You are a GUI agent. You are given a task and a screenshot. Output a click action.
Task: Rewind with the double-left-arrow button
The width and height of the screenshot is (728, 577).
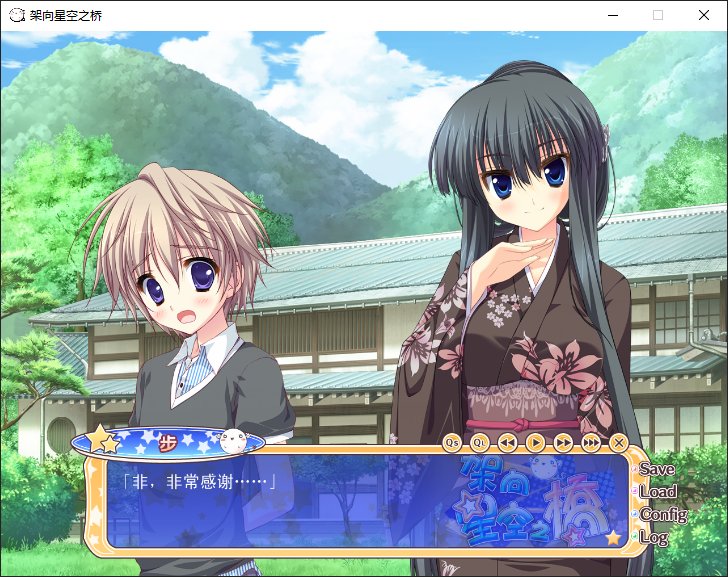[508, 441]
